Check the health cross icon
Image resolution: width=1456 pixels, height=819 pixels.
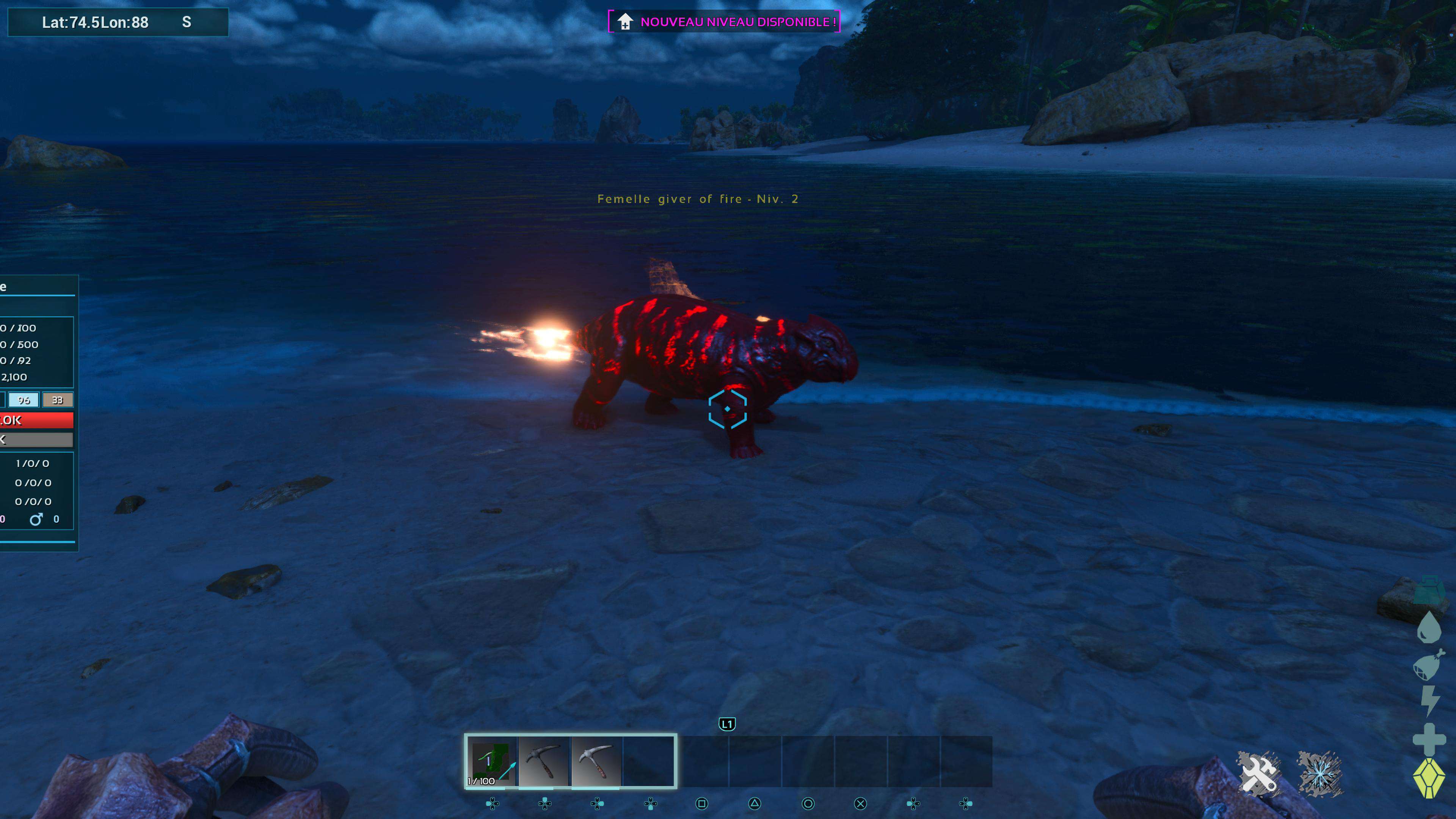point(1429,739)
